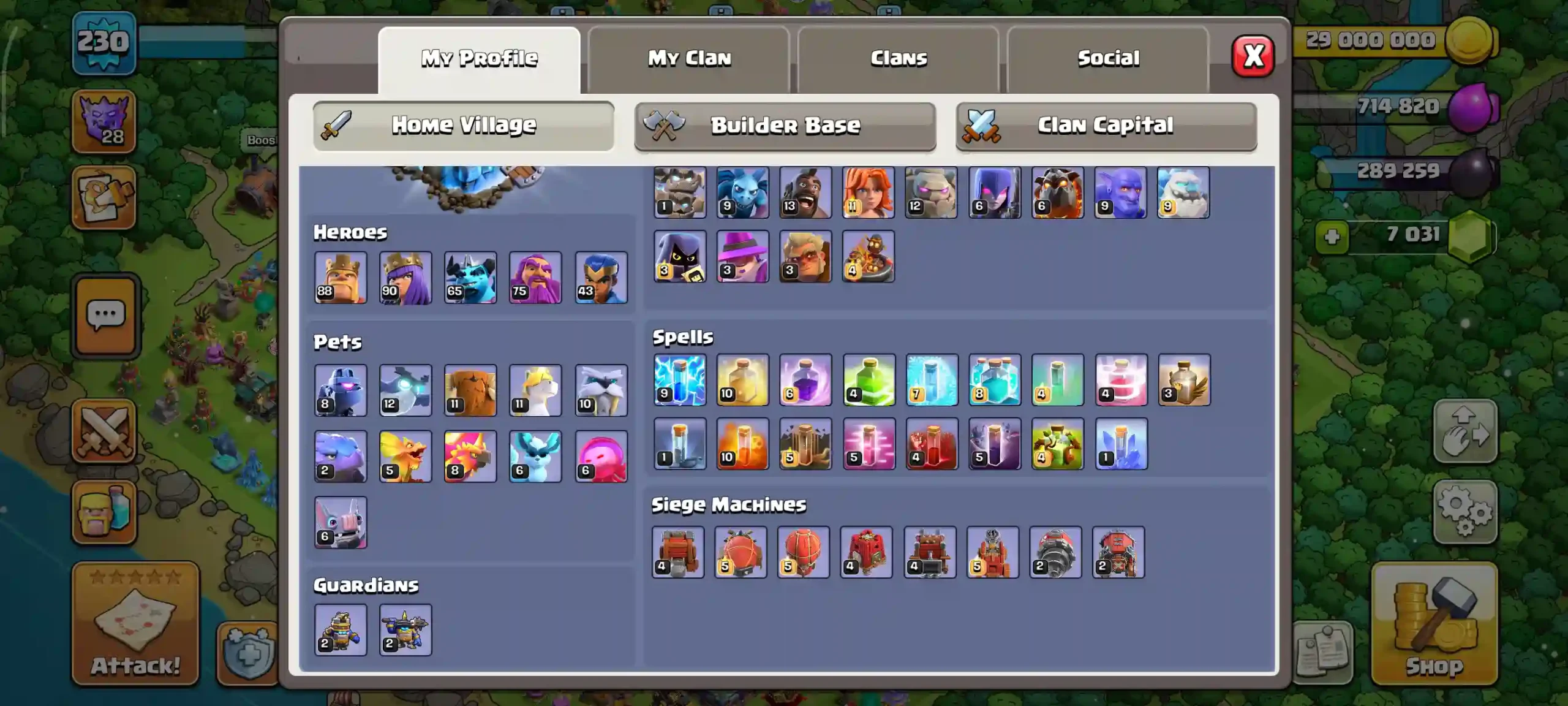Select the level 90 Archer Queen

(405, 278)
